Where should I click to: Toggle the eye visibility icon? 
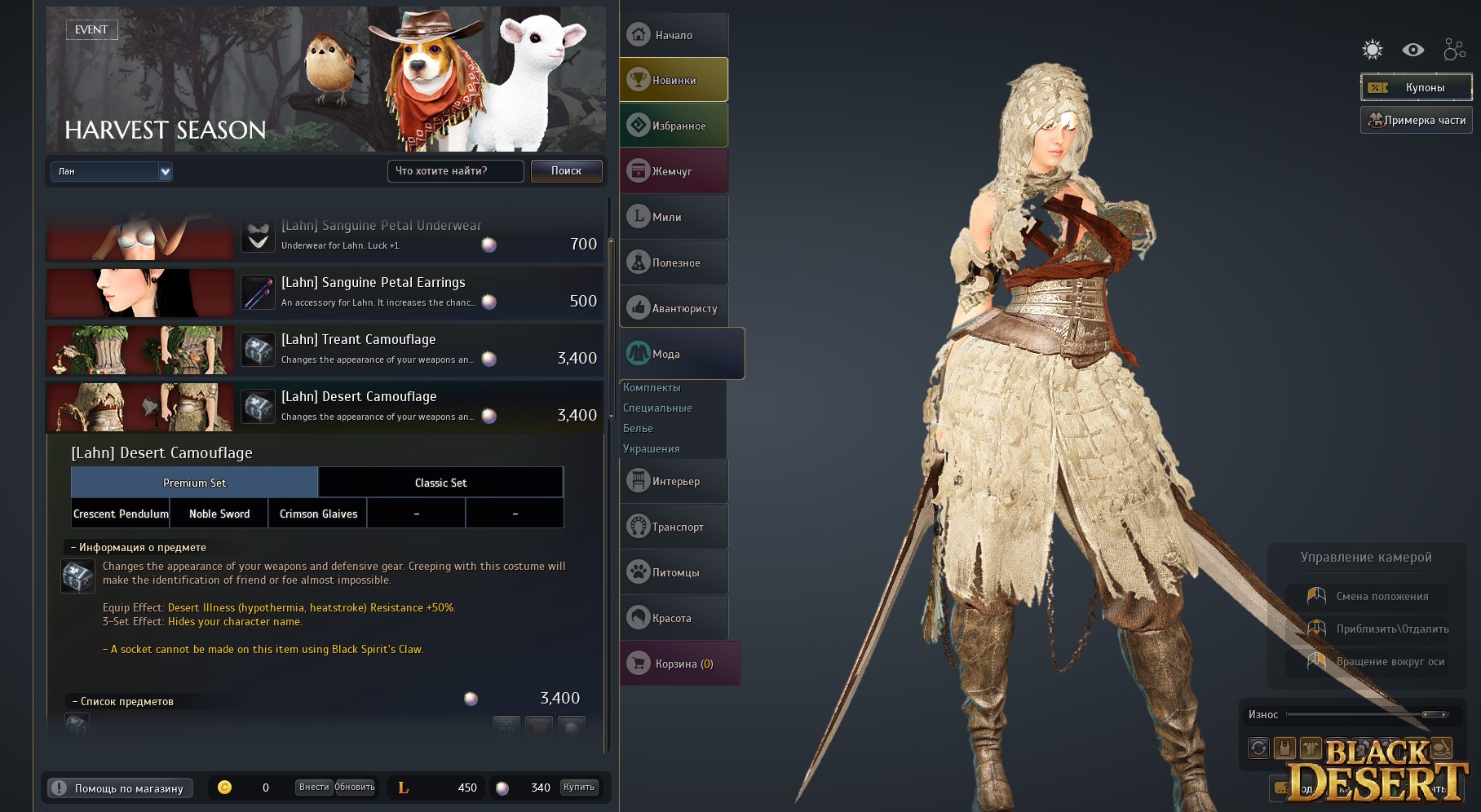[1413, 50]
